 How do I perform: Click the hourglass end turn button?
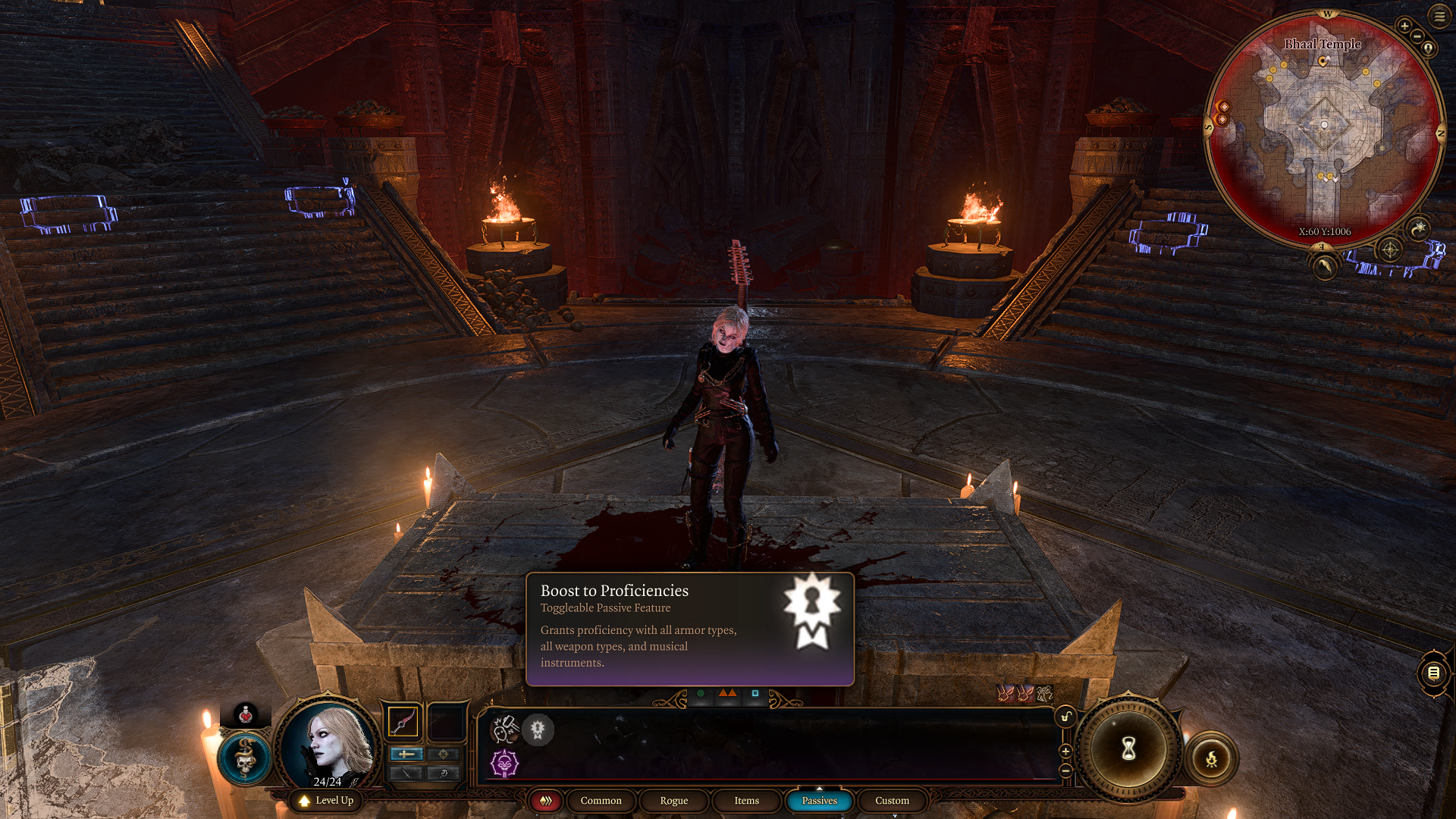click(1128, 749)
